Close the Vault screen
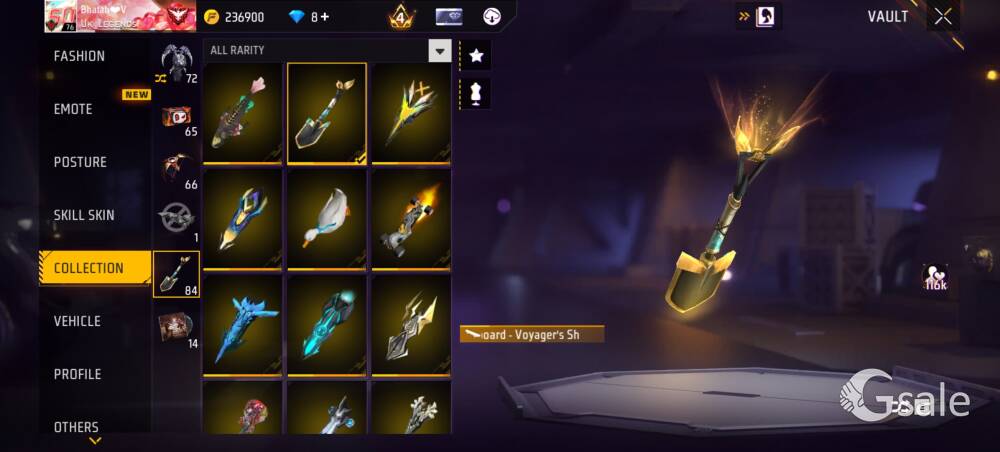The height and width of the screenshot is (452, 1000). tap(943, 16)
